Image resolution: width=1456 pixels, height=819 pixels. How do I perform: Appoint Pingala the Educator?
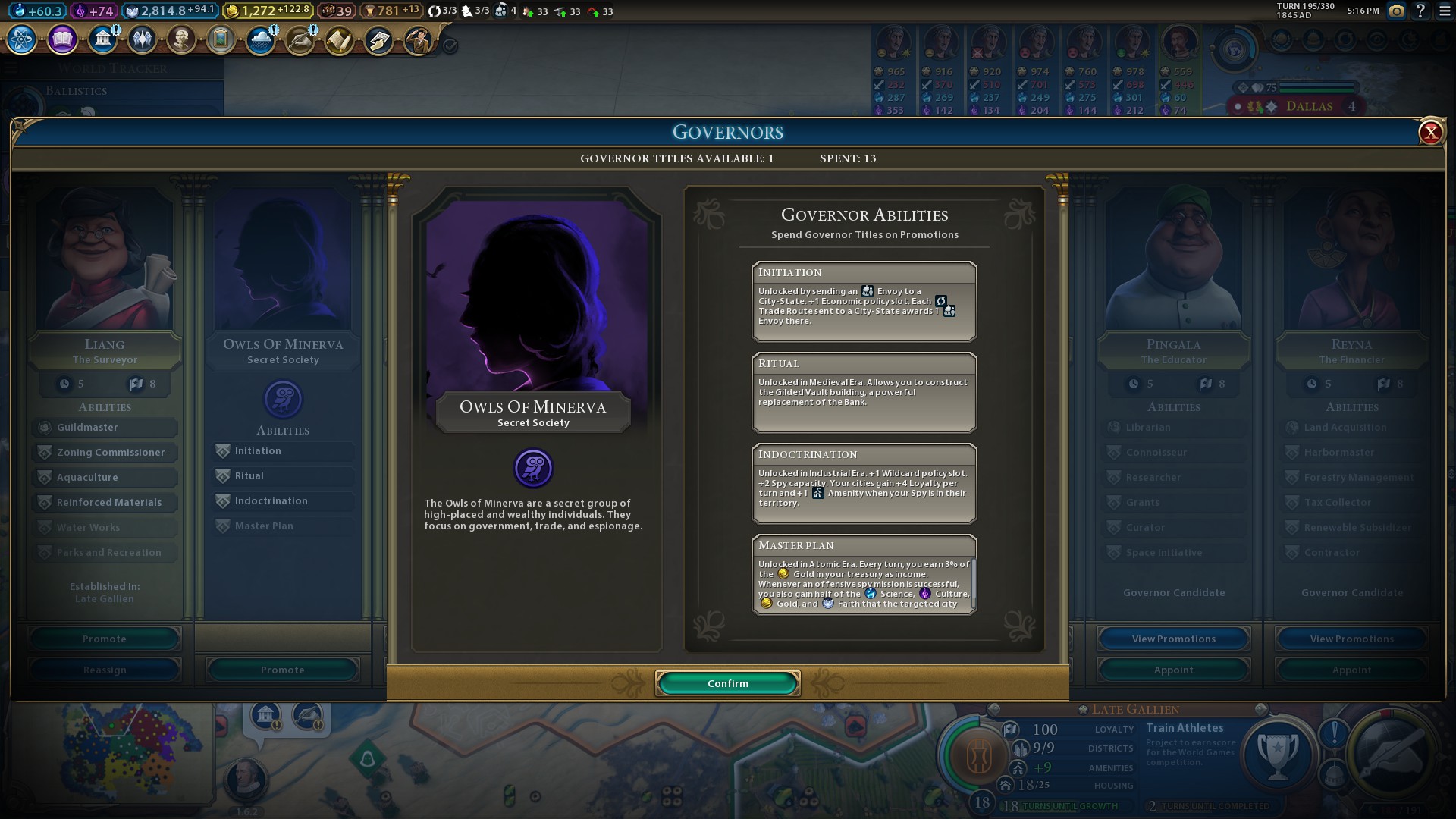[1173, 670]
